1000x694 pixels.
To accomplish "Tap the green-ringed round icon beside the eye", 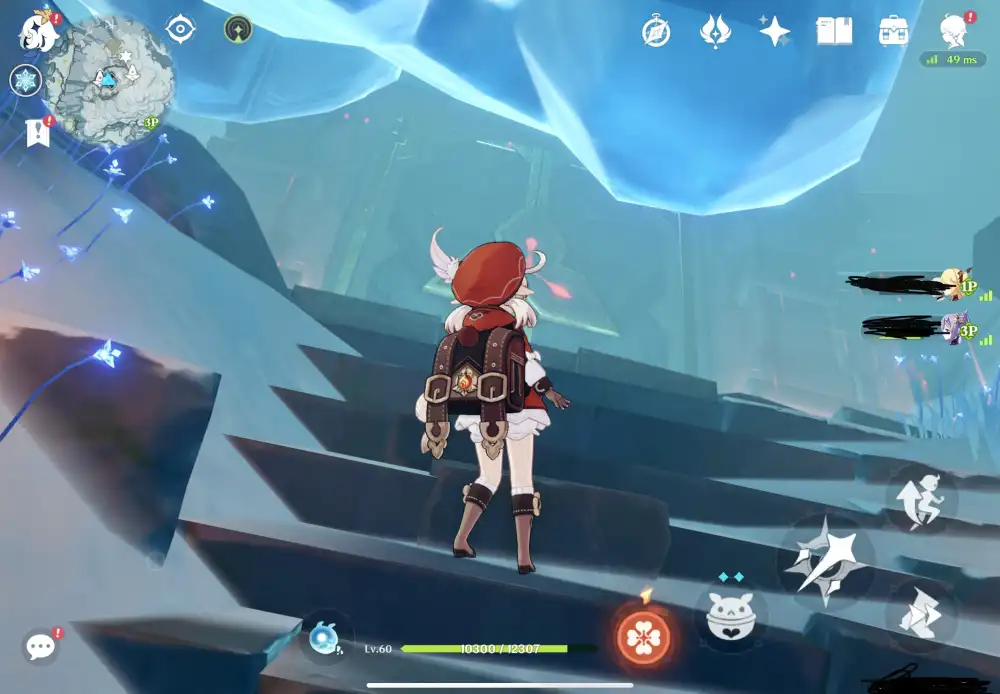I will (238, 29).
